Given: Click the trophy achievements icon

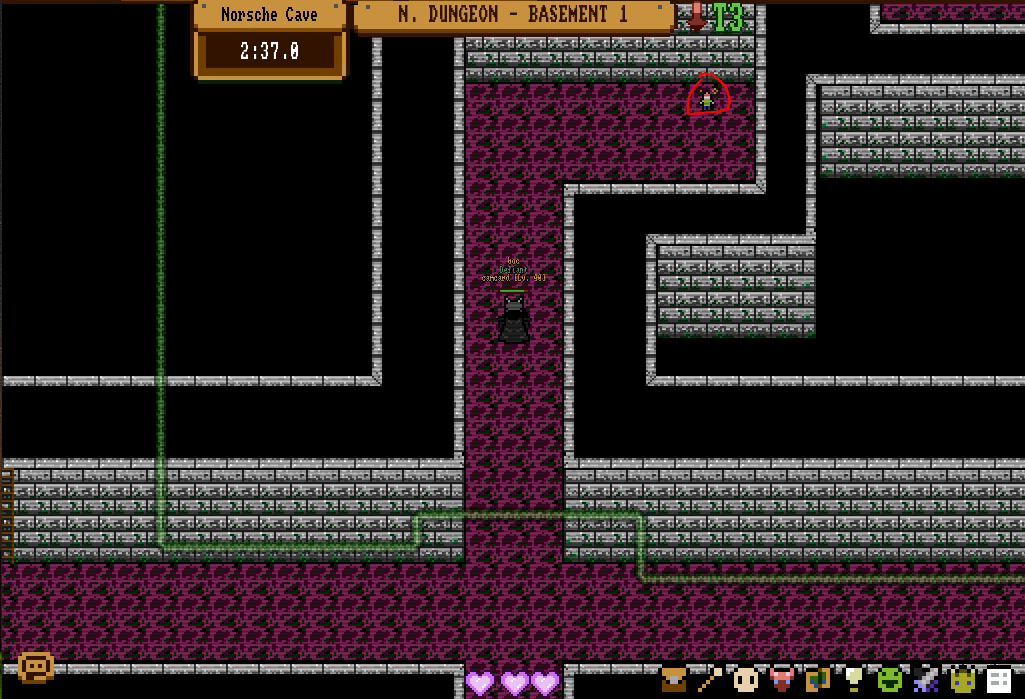Looking at the screenshot, I should (853, 680).
